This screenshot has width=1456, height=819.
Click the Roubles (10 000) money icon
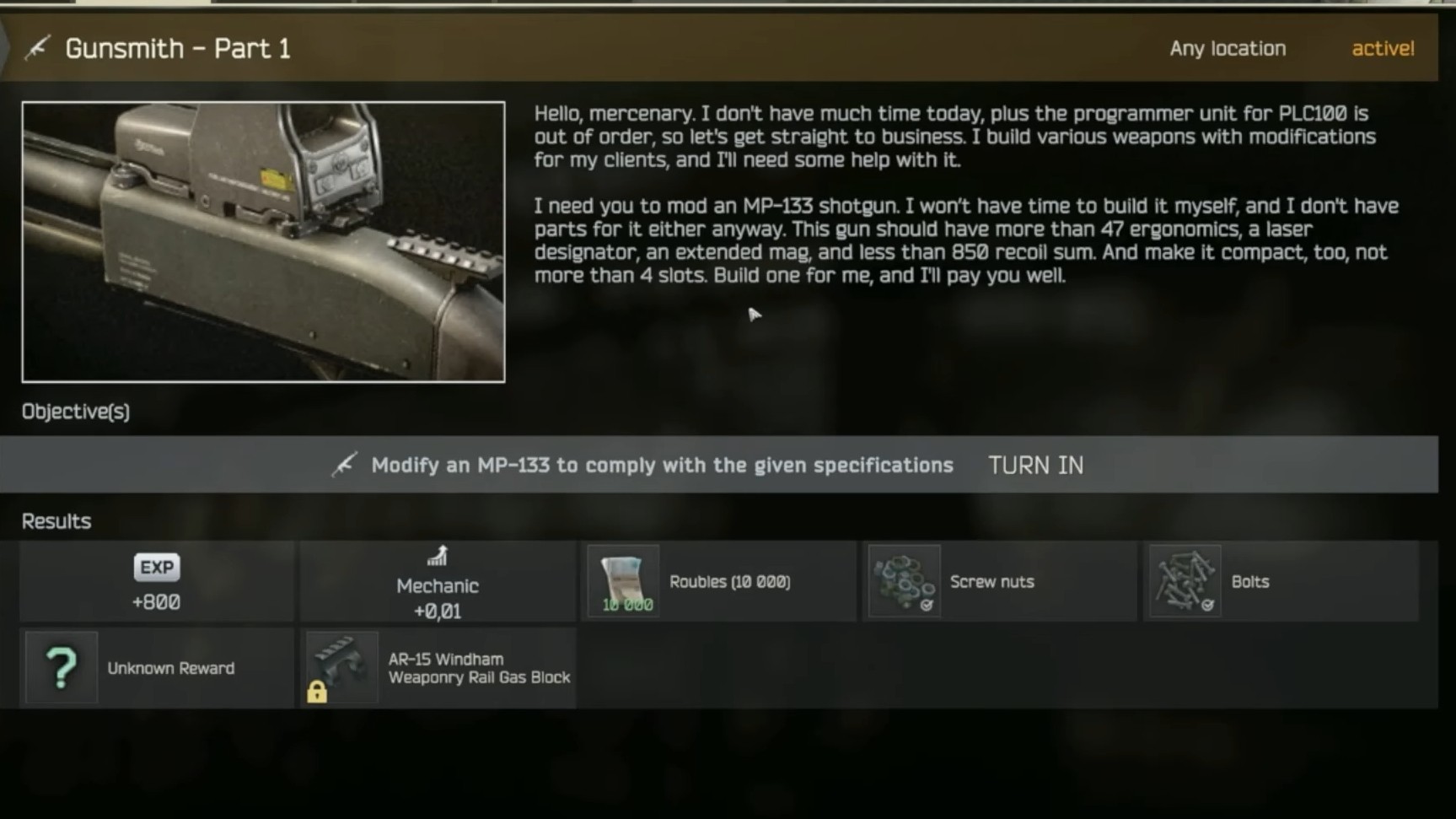click(x=623, y=581)
